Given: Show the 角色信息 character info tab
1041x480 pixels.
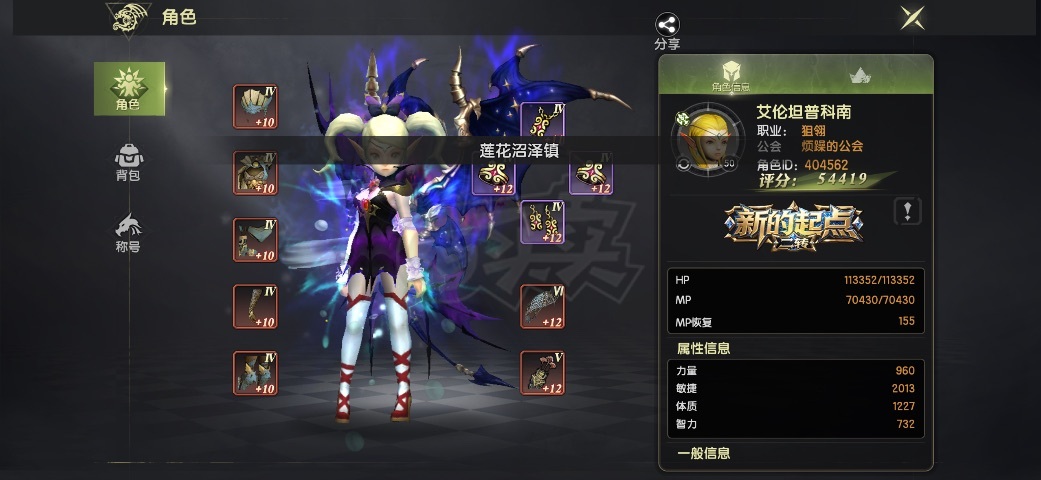Looking at the screenshot, I should [730, 75].
